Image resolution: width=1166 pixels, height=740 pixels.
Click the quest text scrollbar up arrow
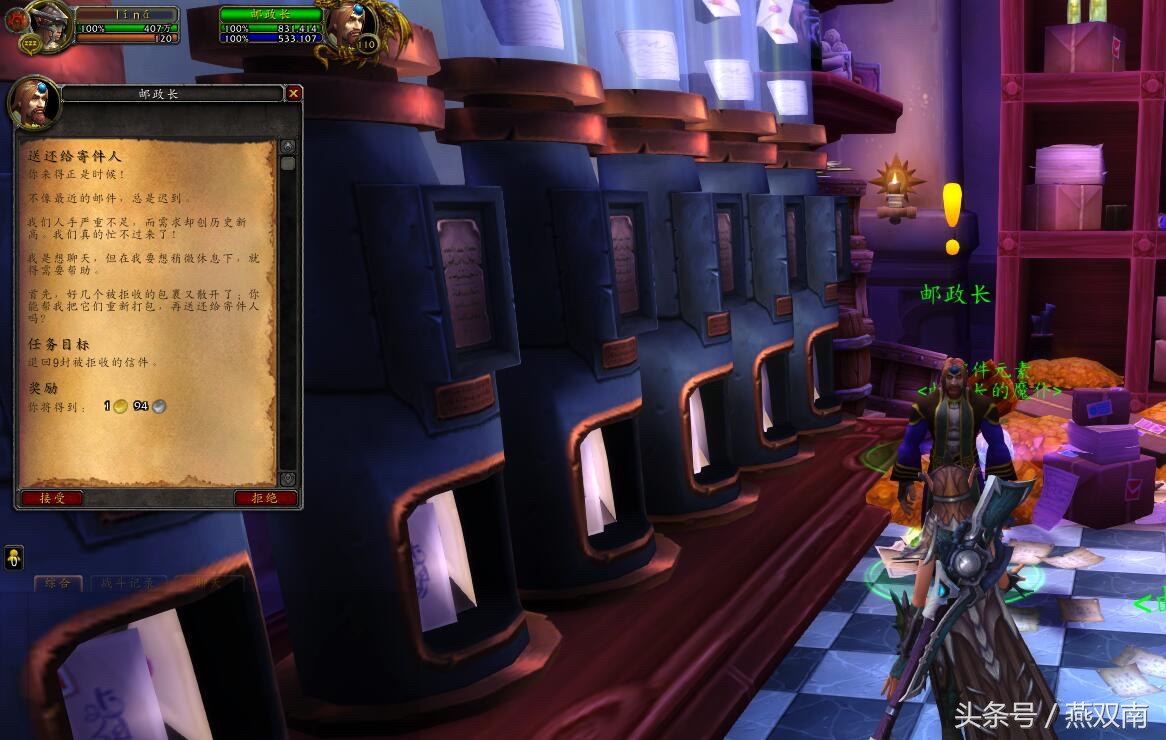288,146
